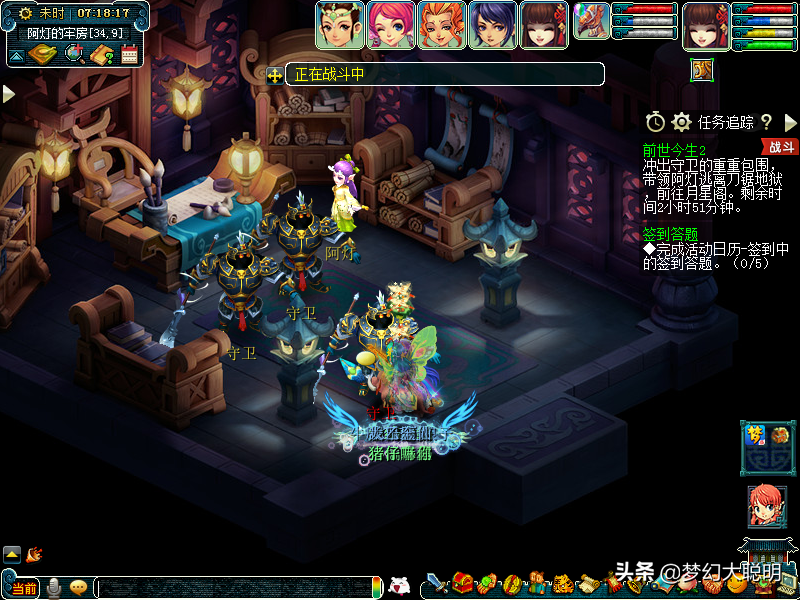Image resolution: width=800 pixels, height=600 pixels.
Task: Open quest tracker gear settings
Action: (682, 122)
